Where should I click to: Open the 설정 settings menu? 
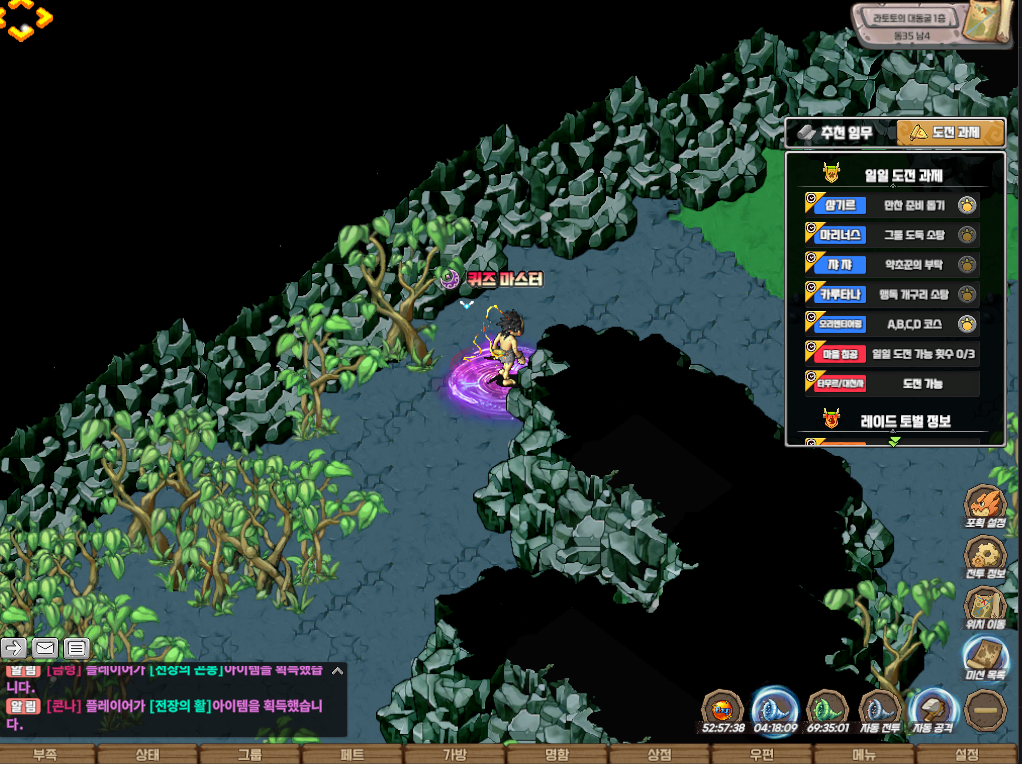pos(967,754)
